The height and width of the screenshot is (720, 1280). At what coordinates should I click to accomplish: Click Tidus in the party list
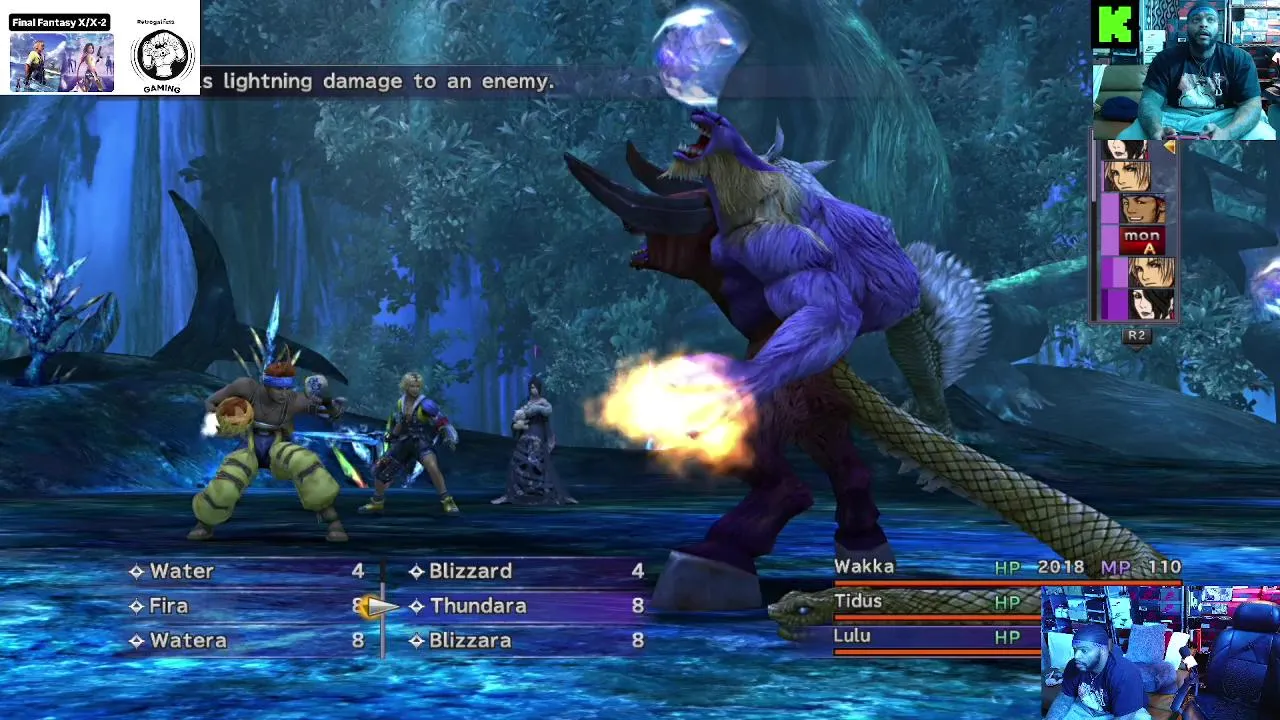[x=858, y=602]
